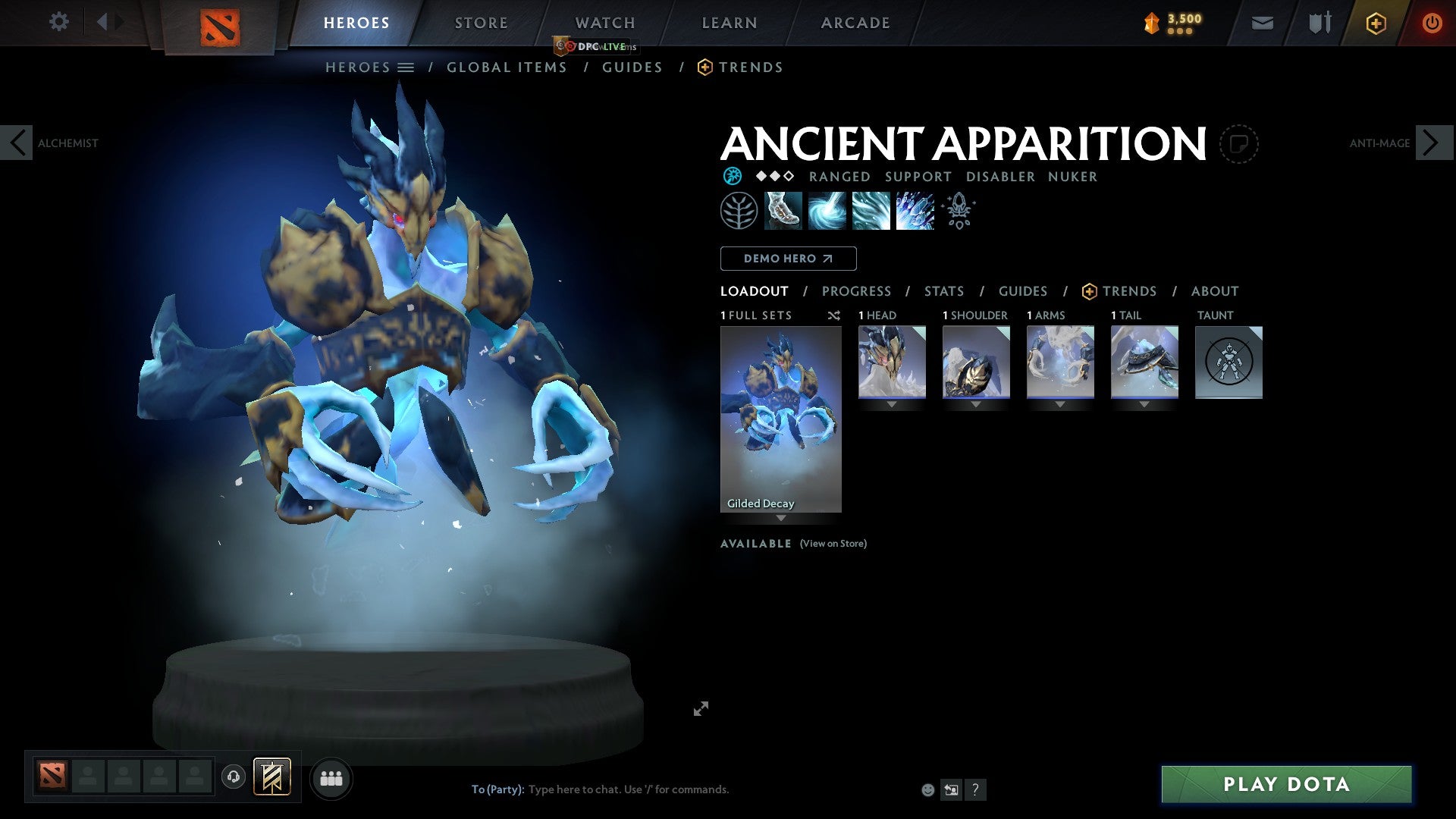The height and width of the screenshot is (819, 1456).
Task: Open the heroes list hamburger menu
Action: coord(407,67)
